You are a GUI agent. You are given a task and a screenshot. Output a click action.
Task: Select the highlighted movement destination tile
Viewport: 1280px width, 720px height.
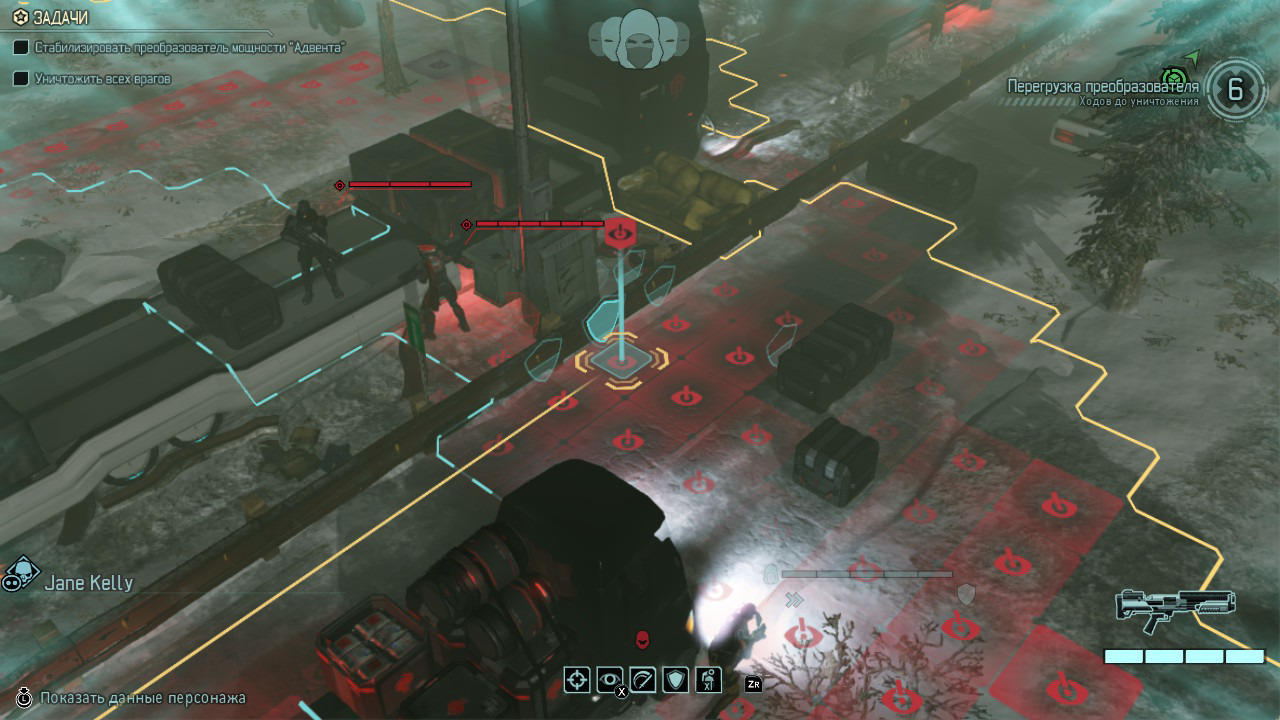(x=620, y=362)
